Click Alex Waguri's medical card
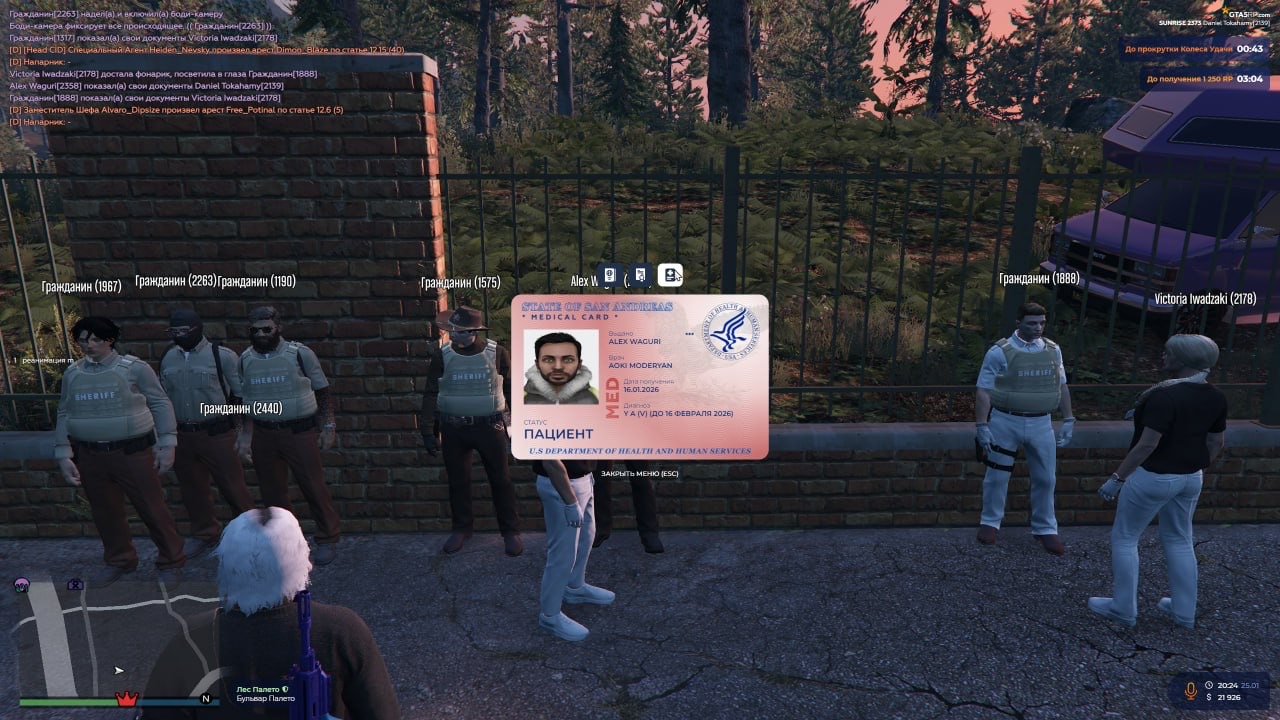Screen dimensions: 1280x720 click(x=640, y=377)
